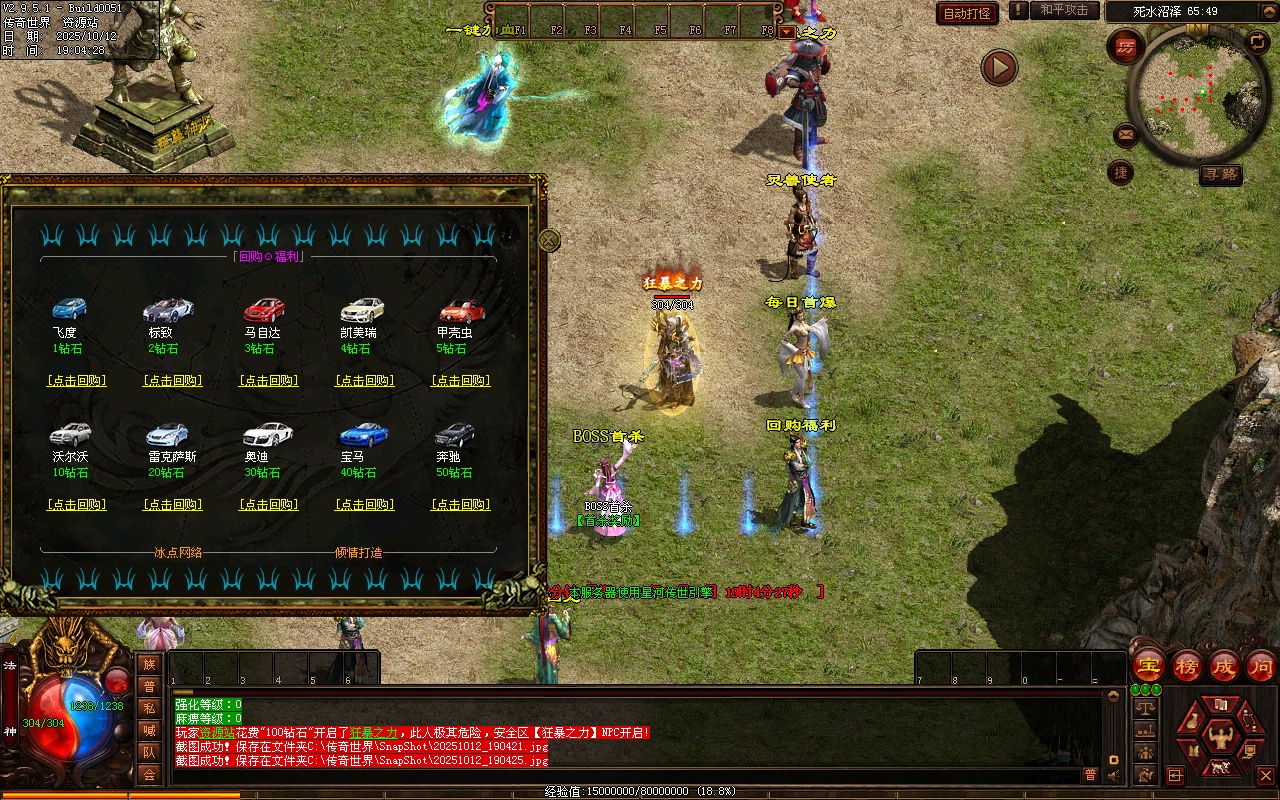Select the 队 team chat channel
The image size is (1280, 800).
[x=149, y=752]
